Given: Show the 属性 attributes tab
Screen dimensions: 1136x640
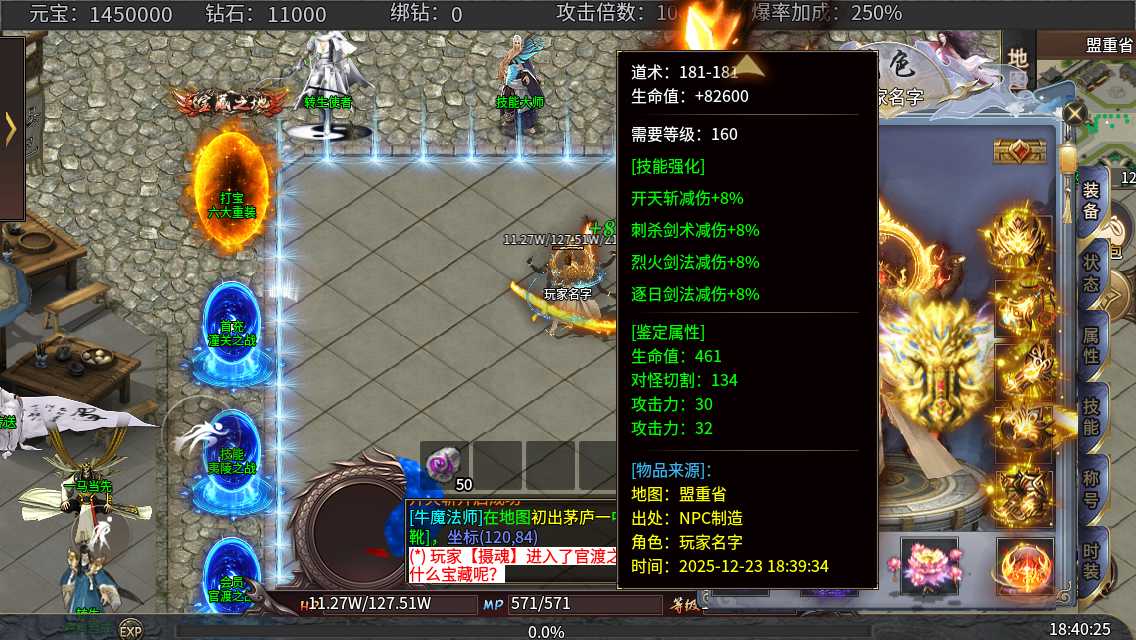Looking at the screenshot, I should tap(1091, 343).
